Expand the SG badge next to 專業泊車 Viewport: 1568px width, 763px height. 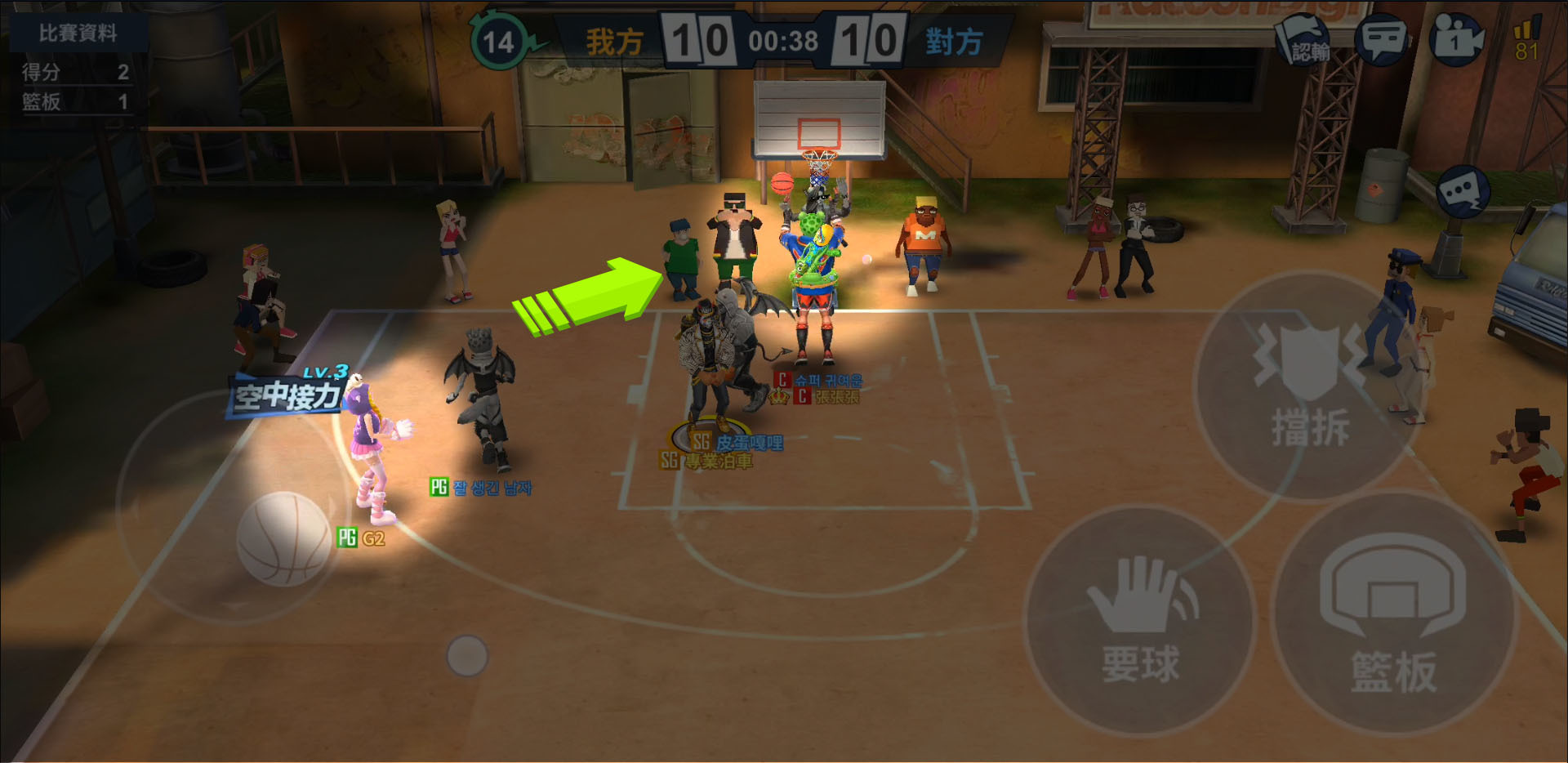click(x=668, y=460)
